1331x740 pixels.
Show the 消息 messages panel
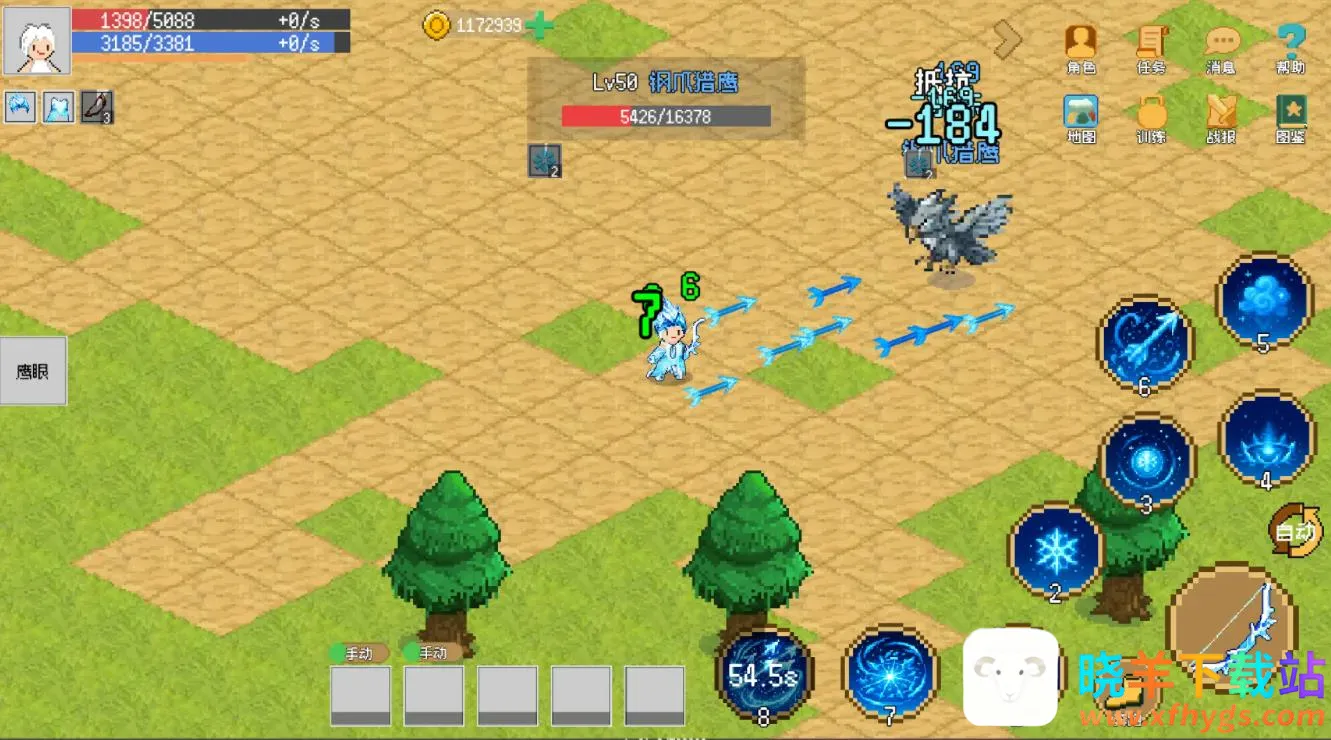1221,47
